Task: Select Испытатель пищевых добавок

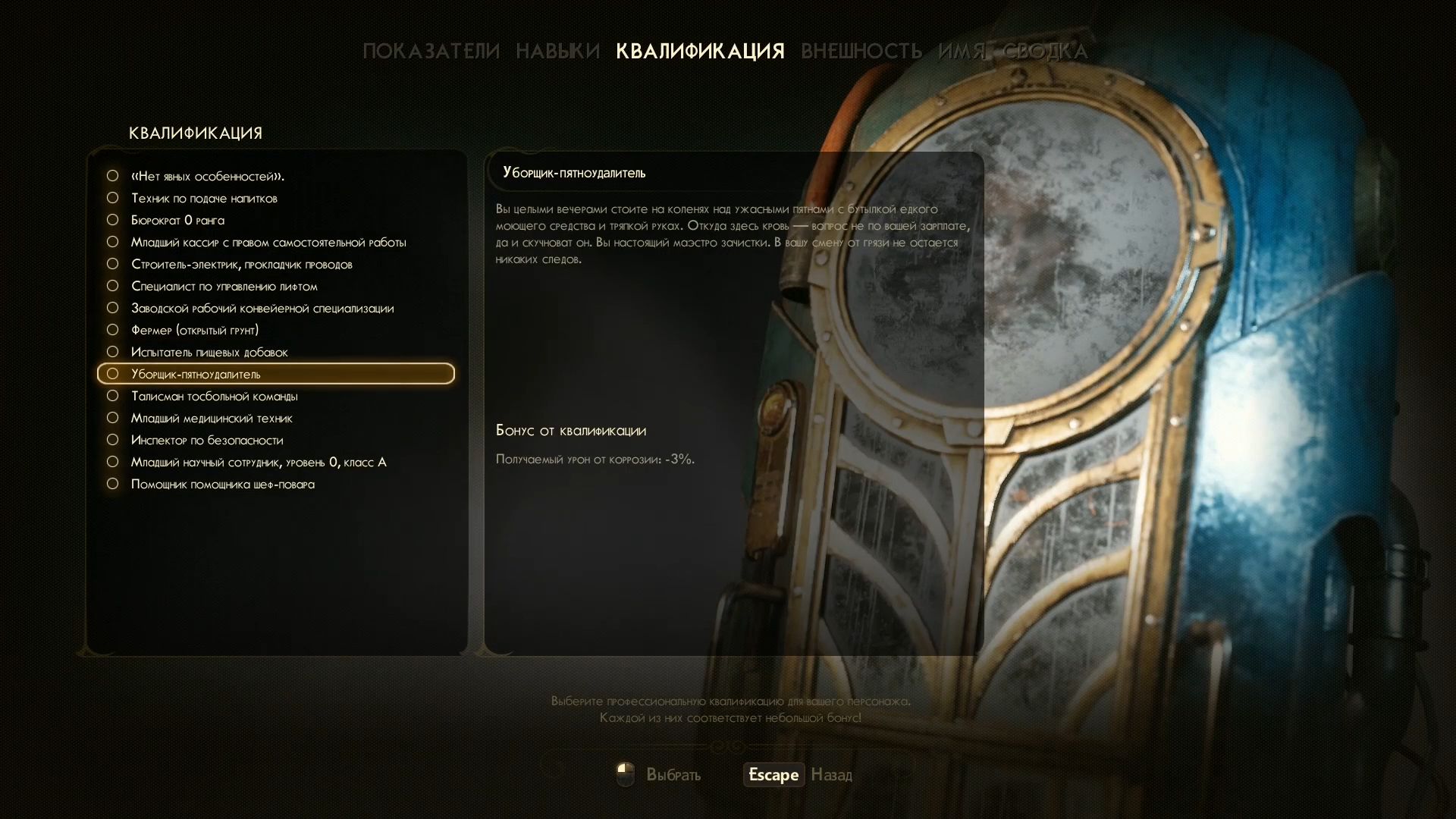Action: tap(209, 353)
